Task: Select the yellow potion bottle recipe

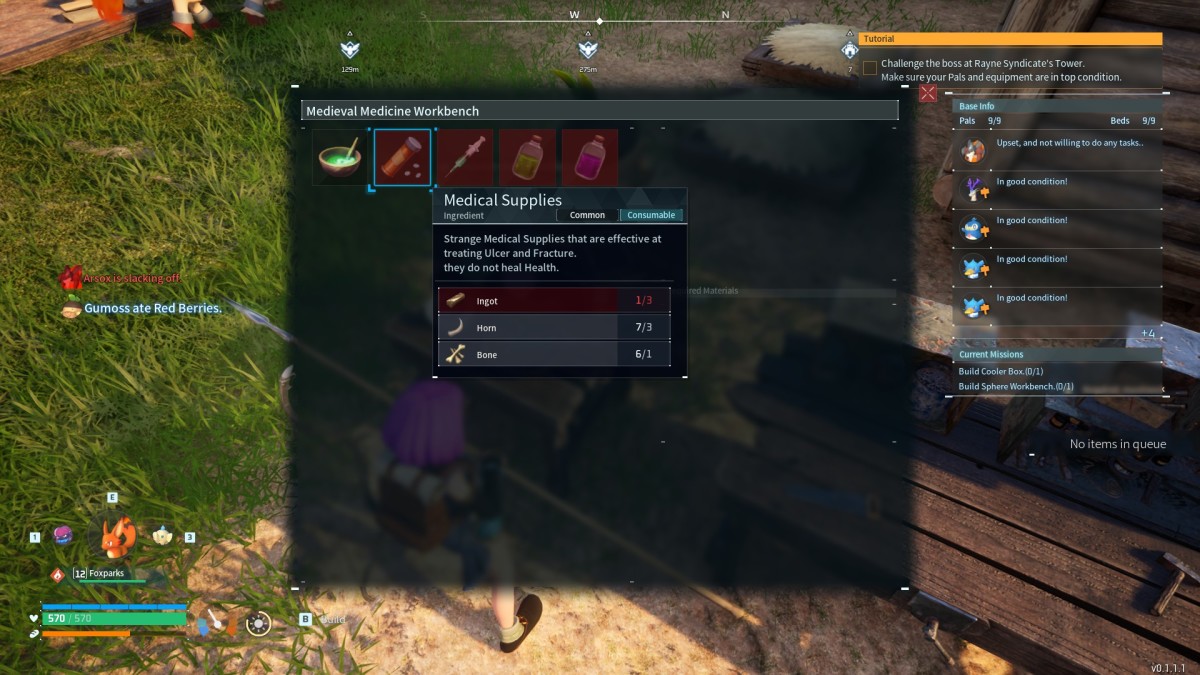Action: click(x=527, y=158)
